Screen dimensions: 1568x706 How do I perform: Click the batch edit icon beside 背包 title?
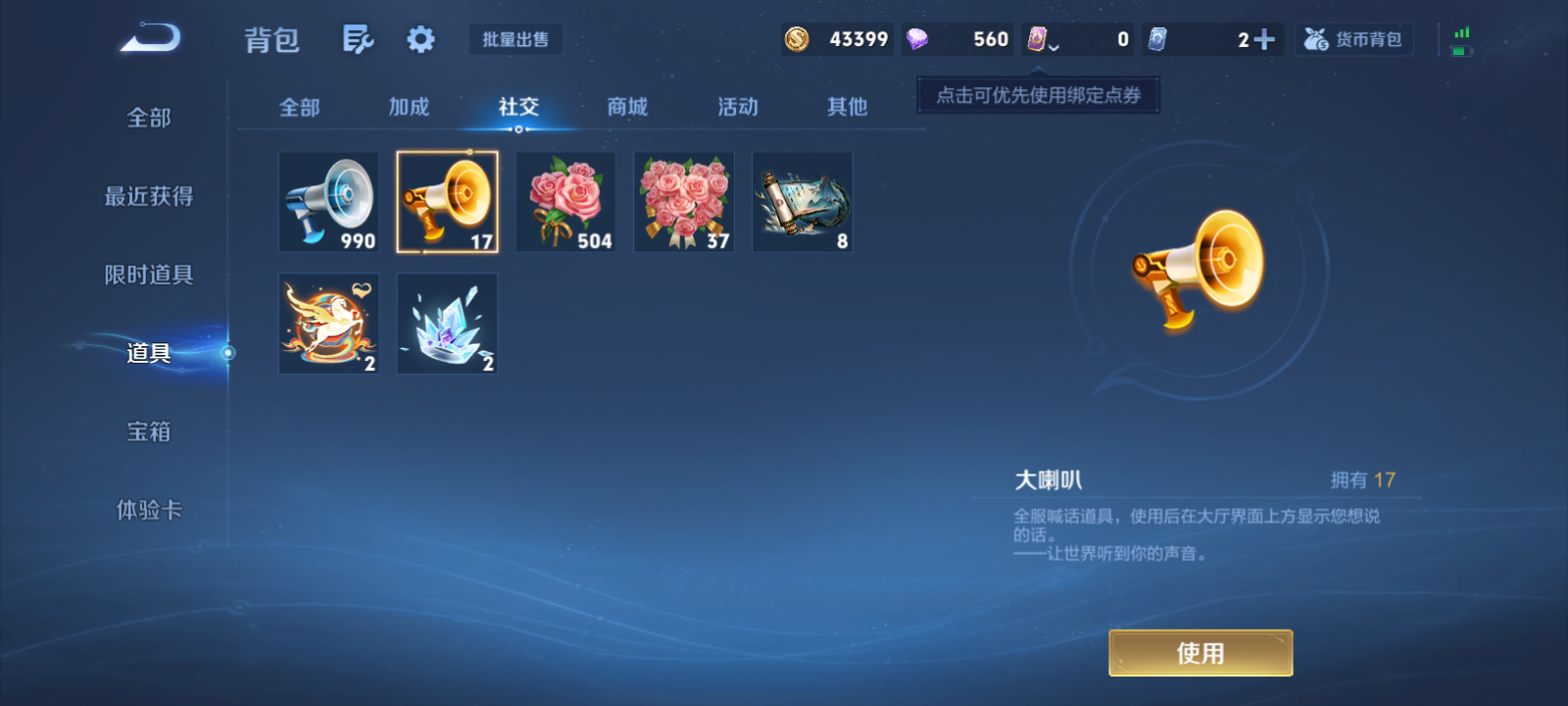(x=357, y=37)
